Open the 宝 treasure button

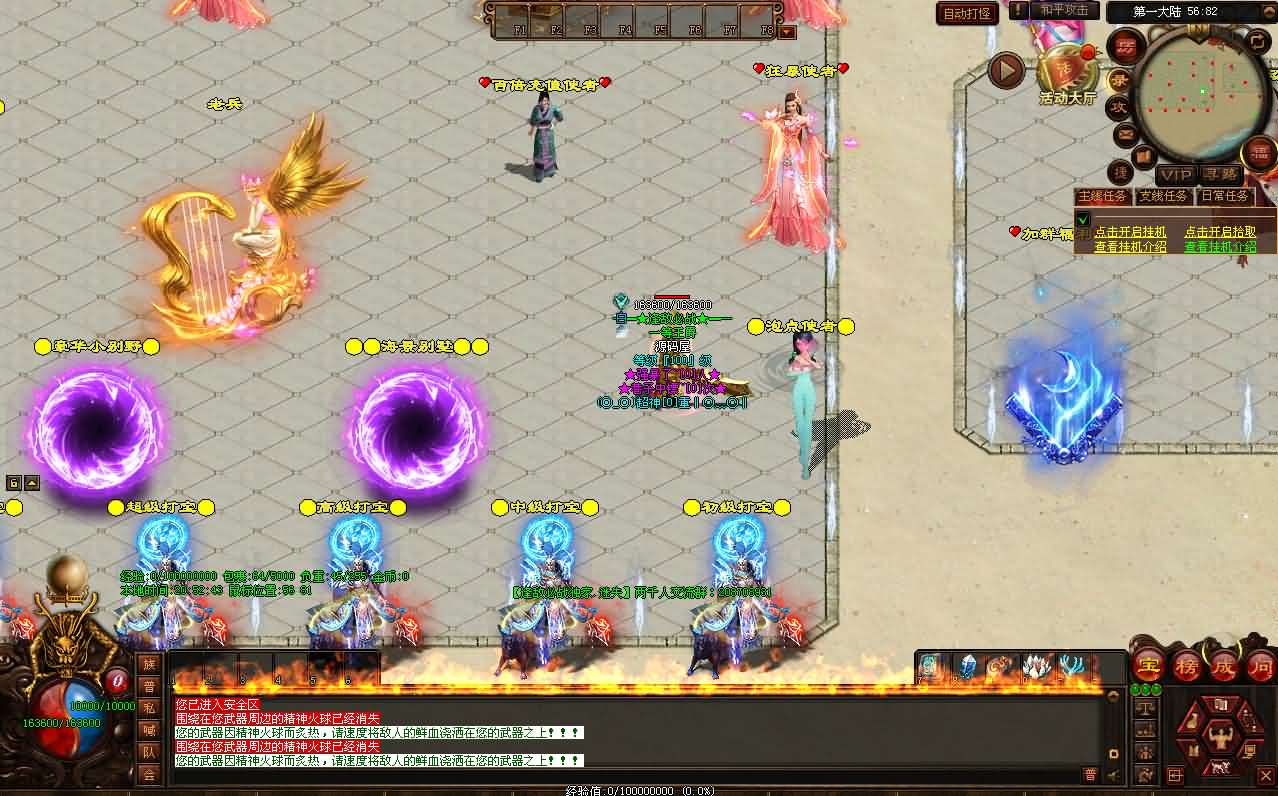[x=1148, y=667]
